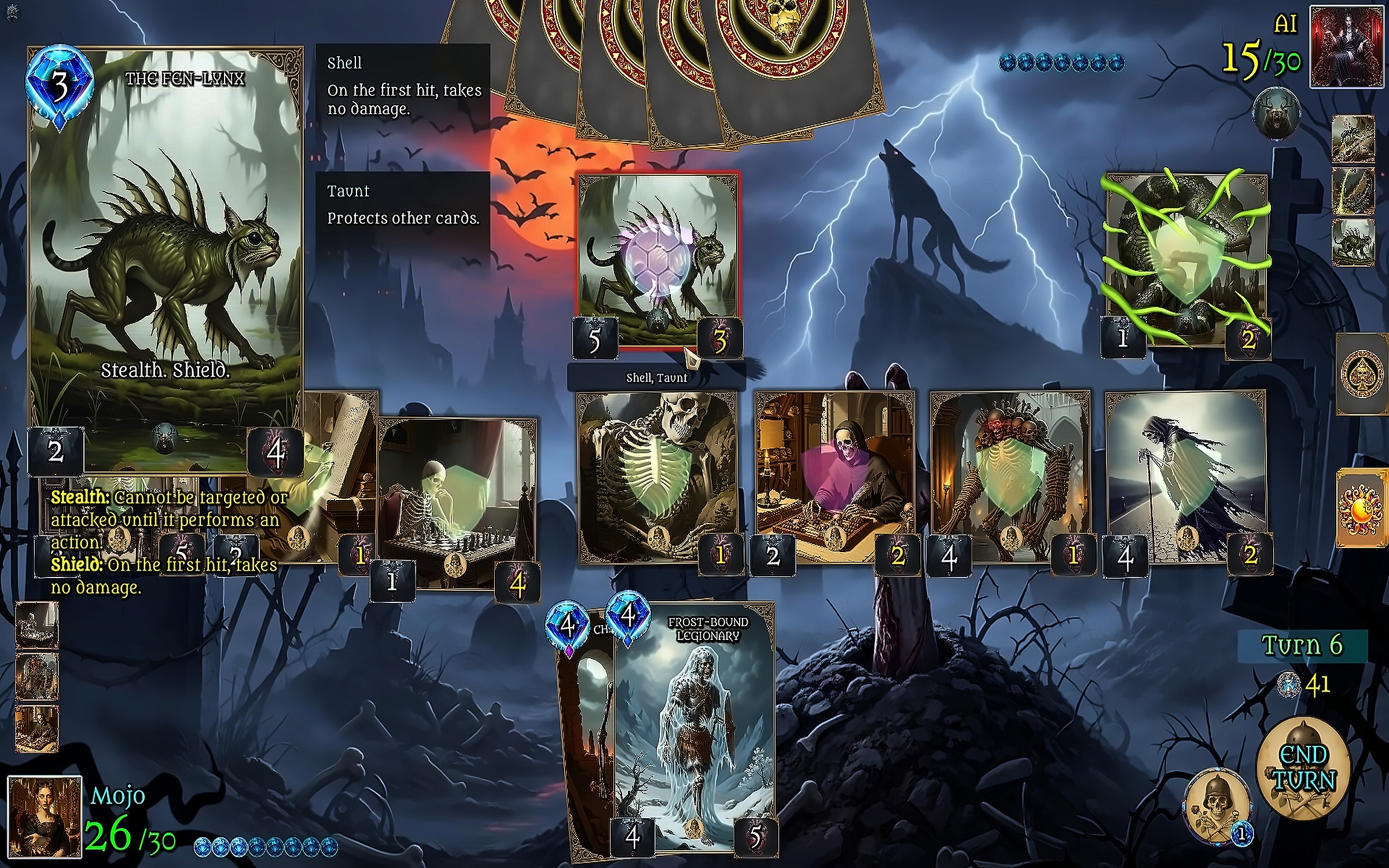Image resolution: width=1389 pixels, height=868 pixels.
Task: Inspect the antlered beast icon under AI
Action: pos(1276,114)
